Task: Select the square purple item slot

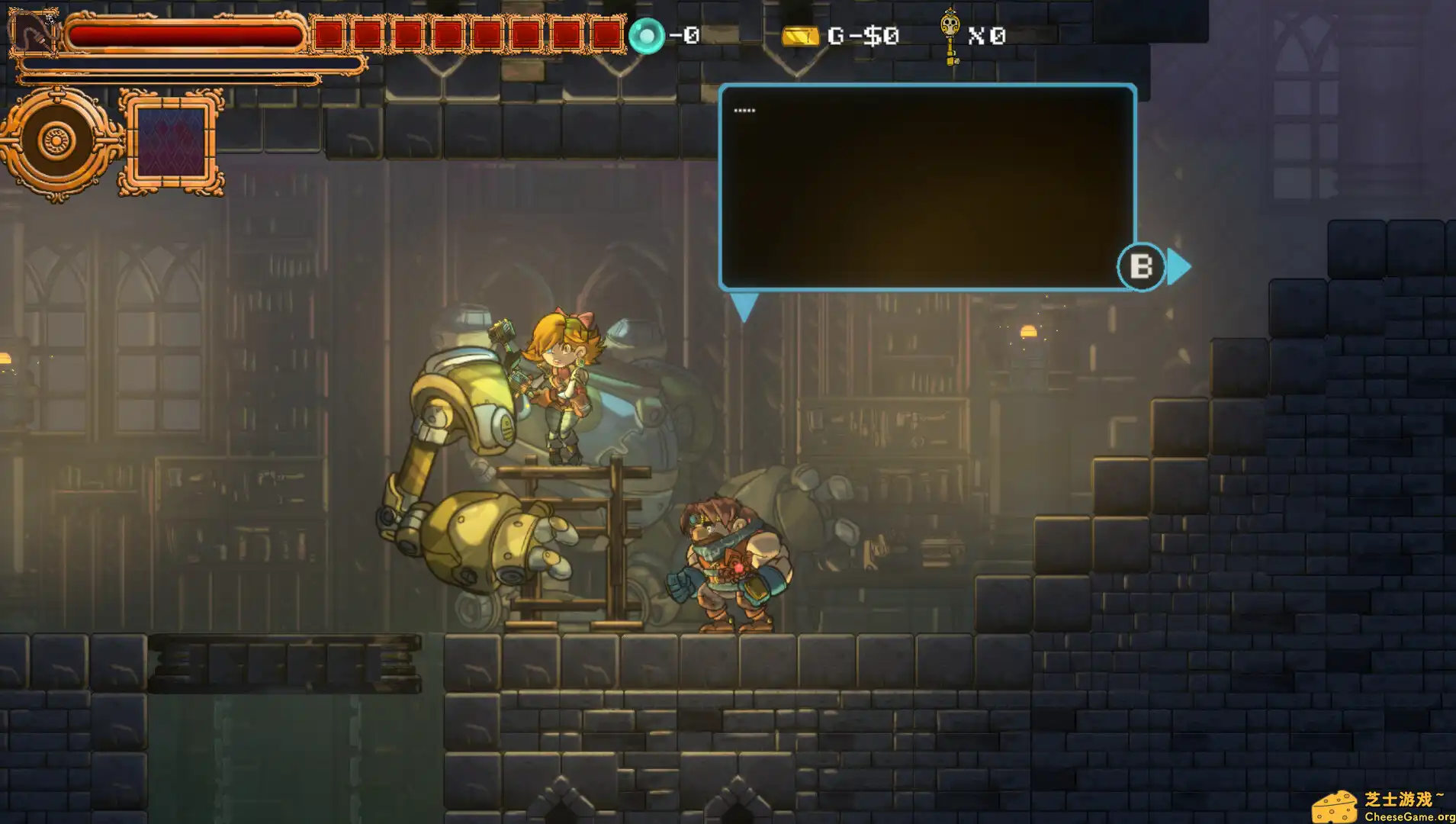Action: [171, 142]
